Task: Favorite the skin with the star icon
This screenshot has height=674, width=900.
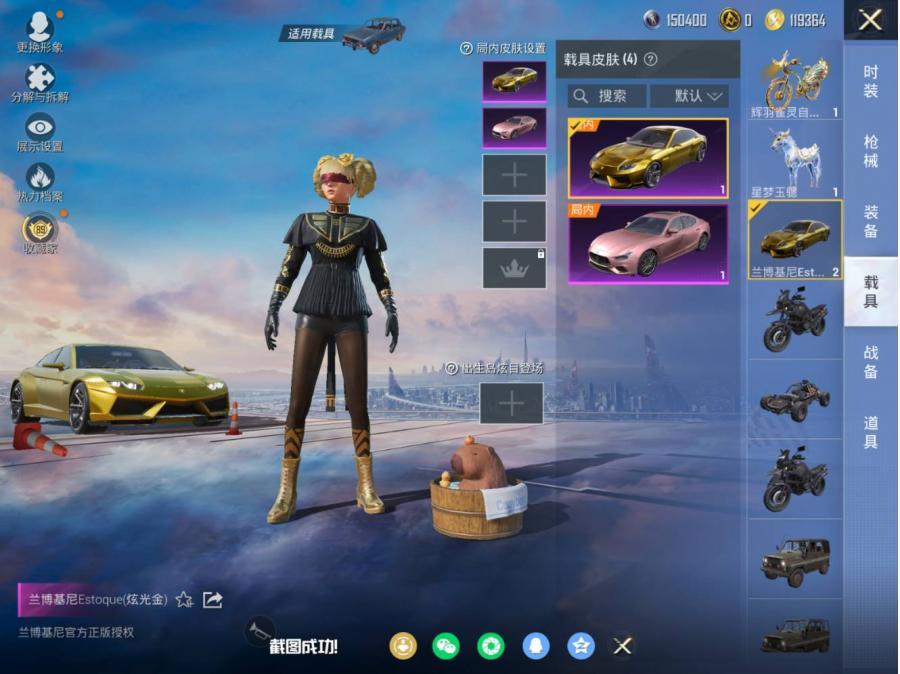Action: (184, 600)
